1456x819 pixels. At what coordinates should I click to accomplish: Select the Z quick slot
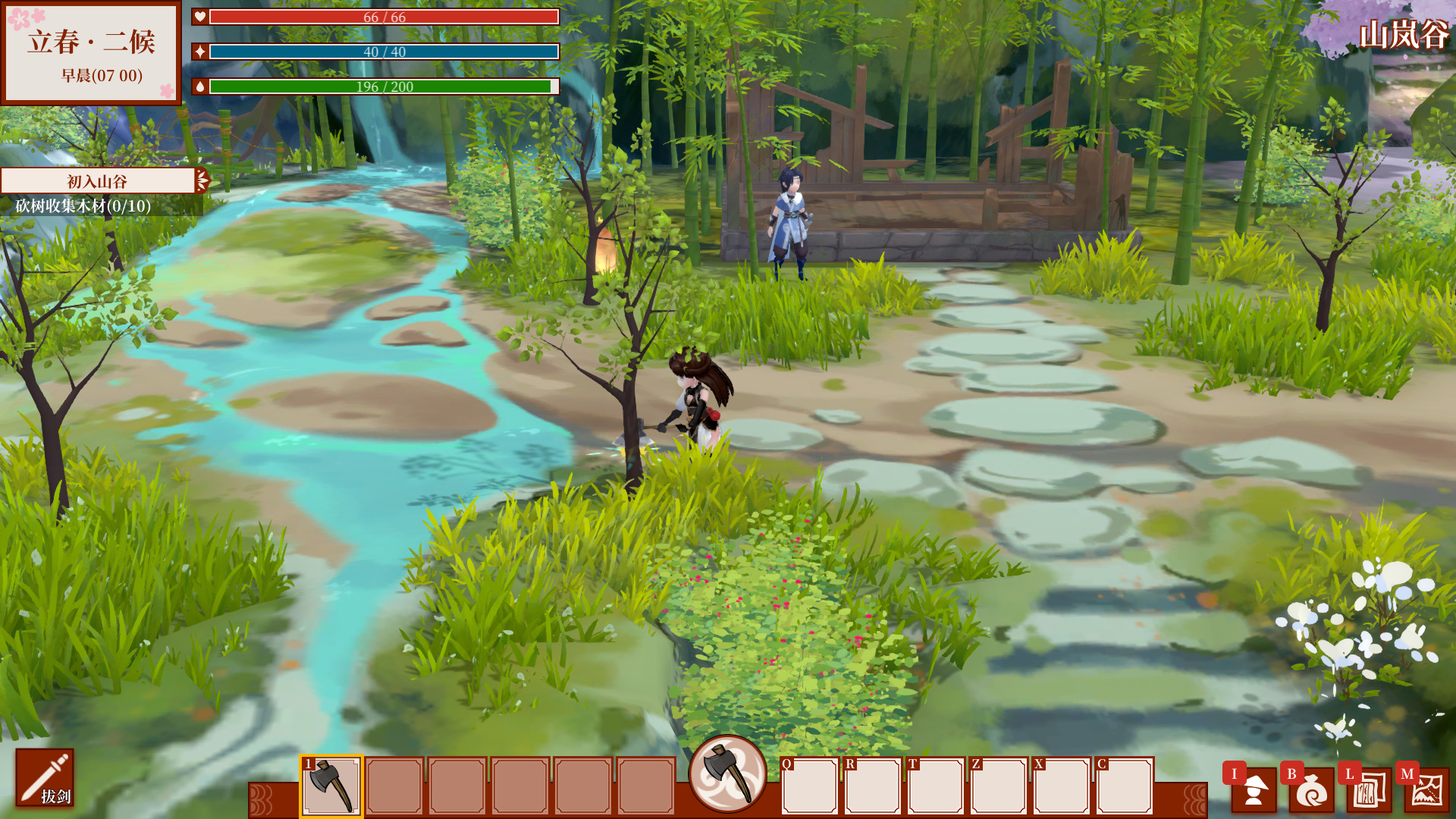[x=999, y=786]
